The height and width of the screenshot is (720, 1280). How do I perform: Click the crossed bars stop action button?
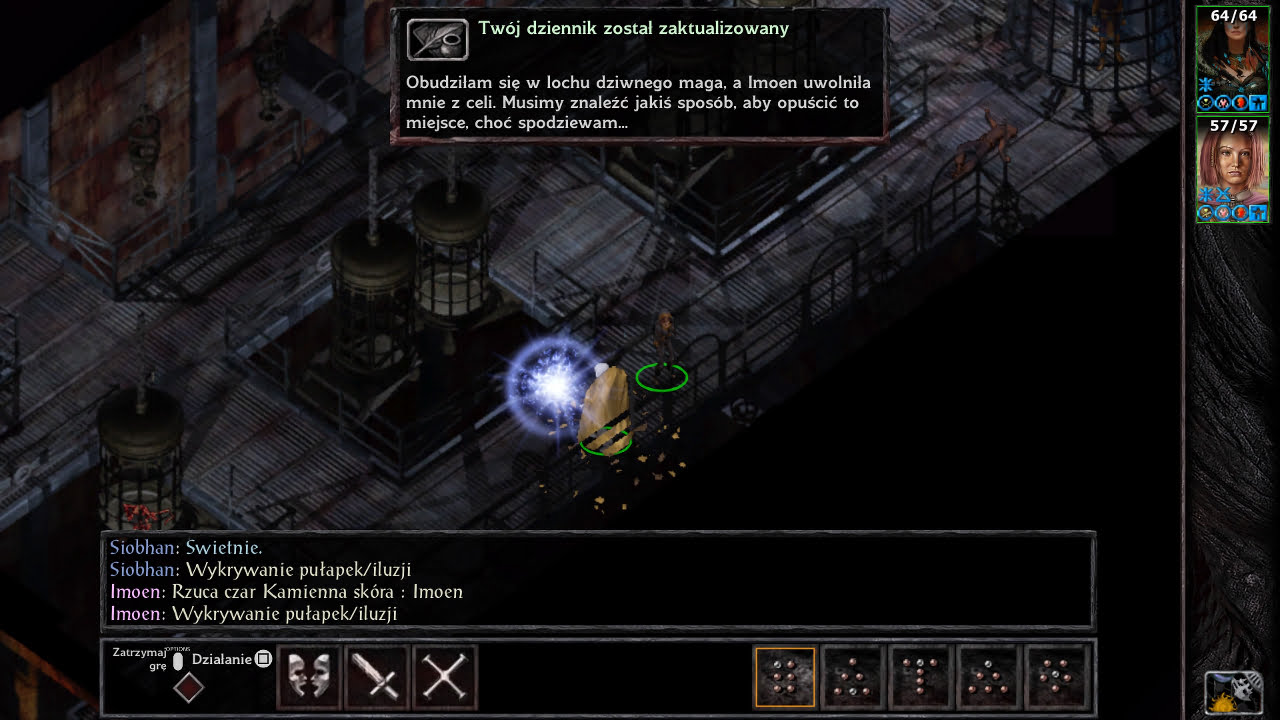point(445,678)
